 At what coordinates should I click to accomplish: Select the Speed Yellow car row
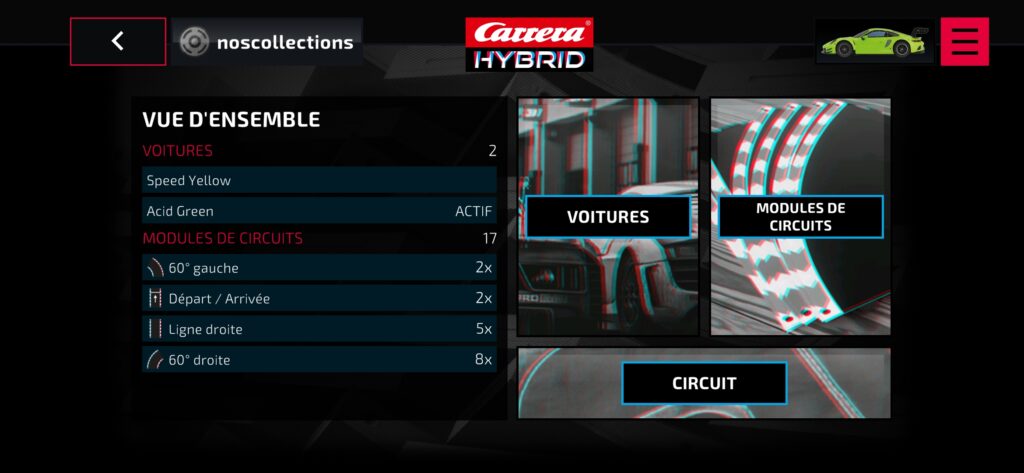click(319, 181)
